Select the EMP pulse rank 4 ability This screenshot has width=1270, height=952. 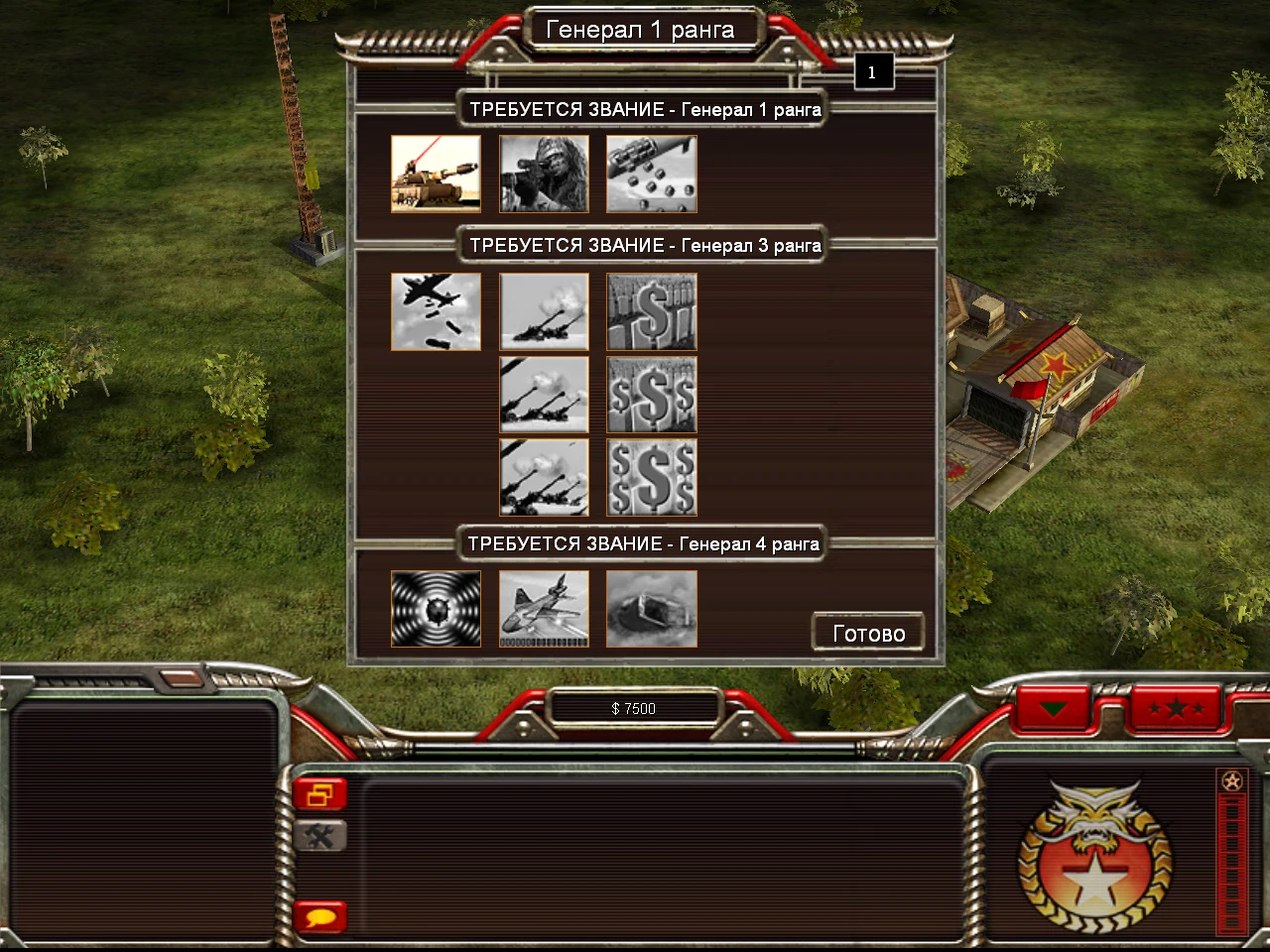437,608
